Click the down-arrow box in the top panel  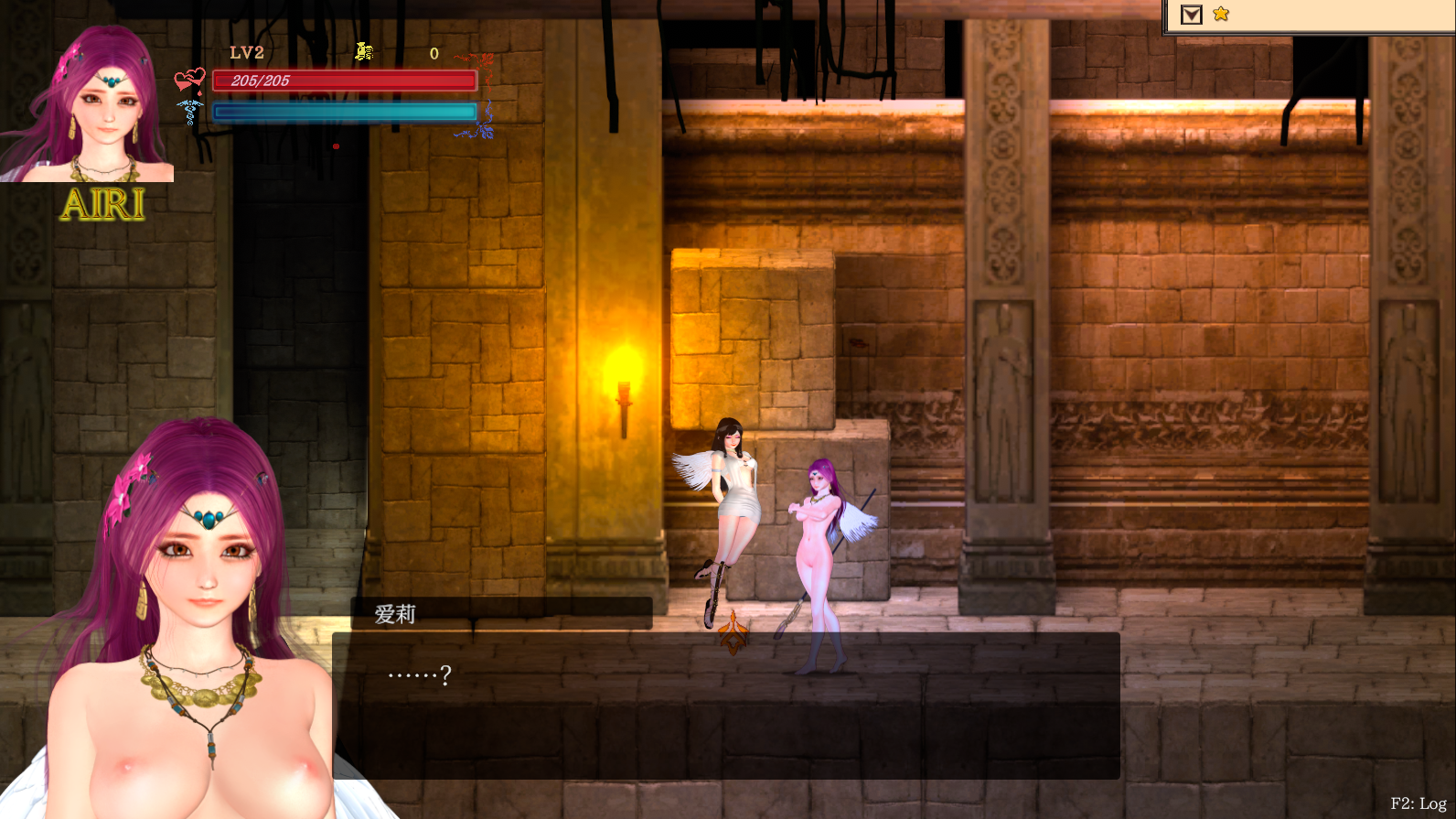(1191, 15)
